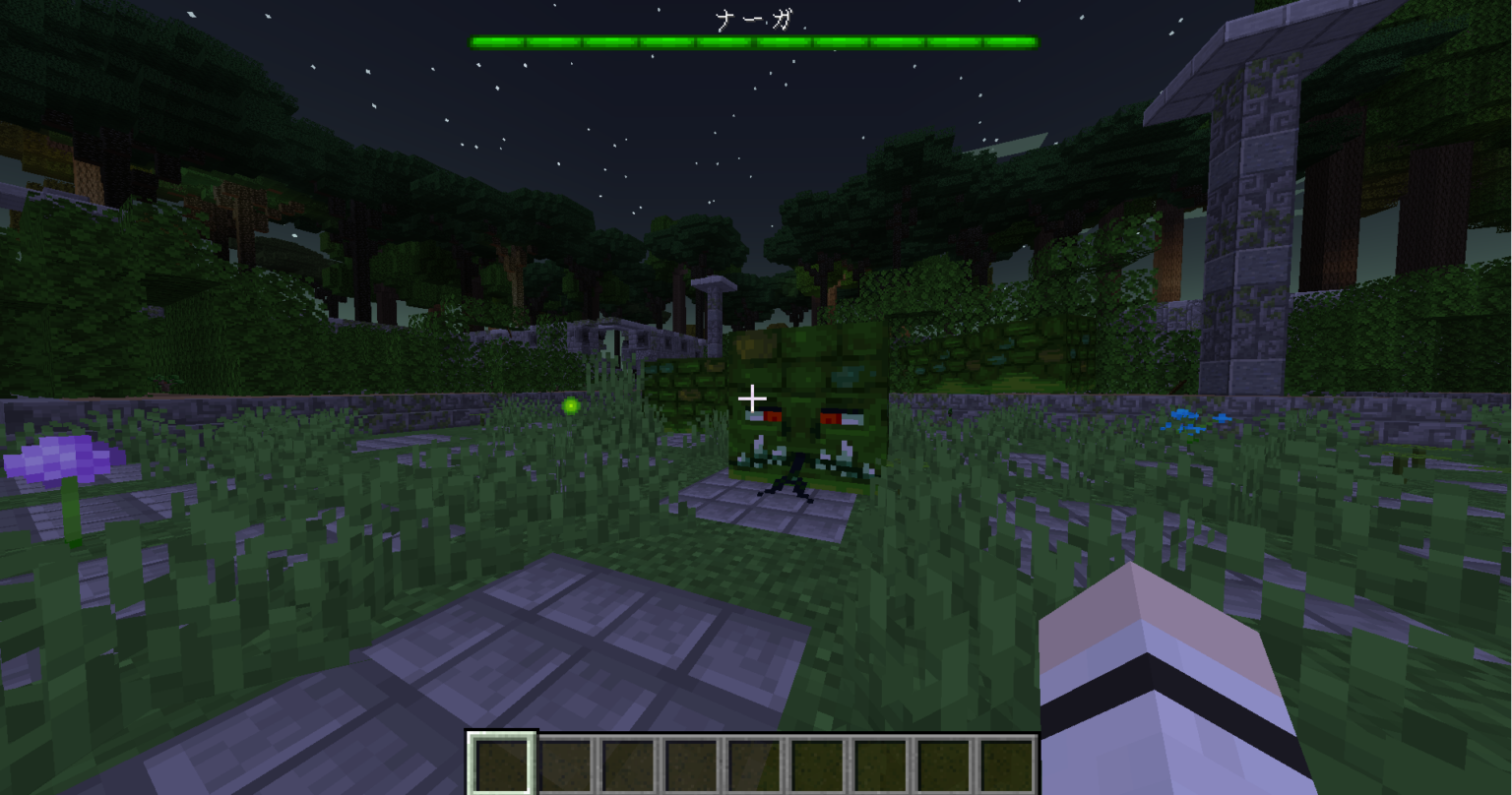Screen dimensions: 1512x795
Task: Click the Naga's green health bar
Action: pyautogui.click(x=755, y=40)
